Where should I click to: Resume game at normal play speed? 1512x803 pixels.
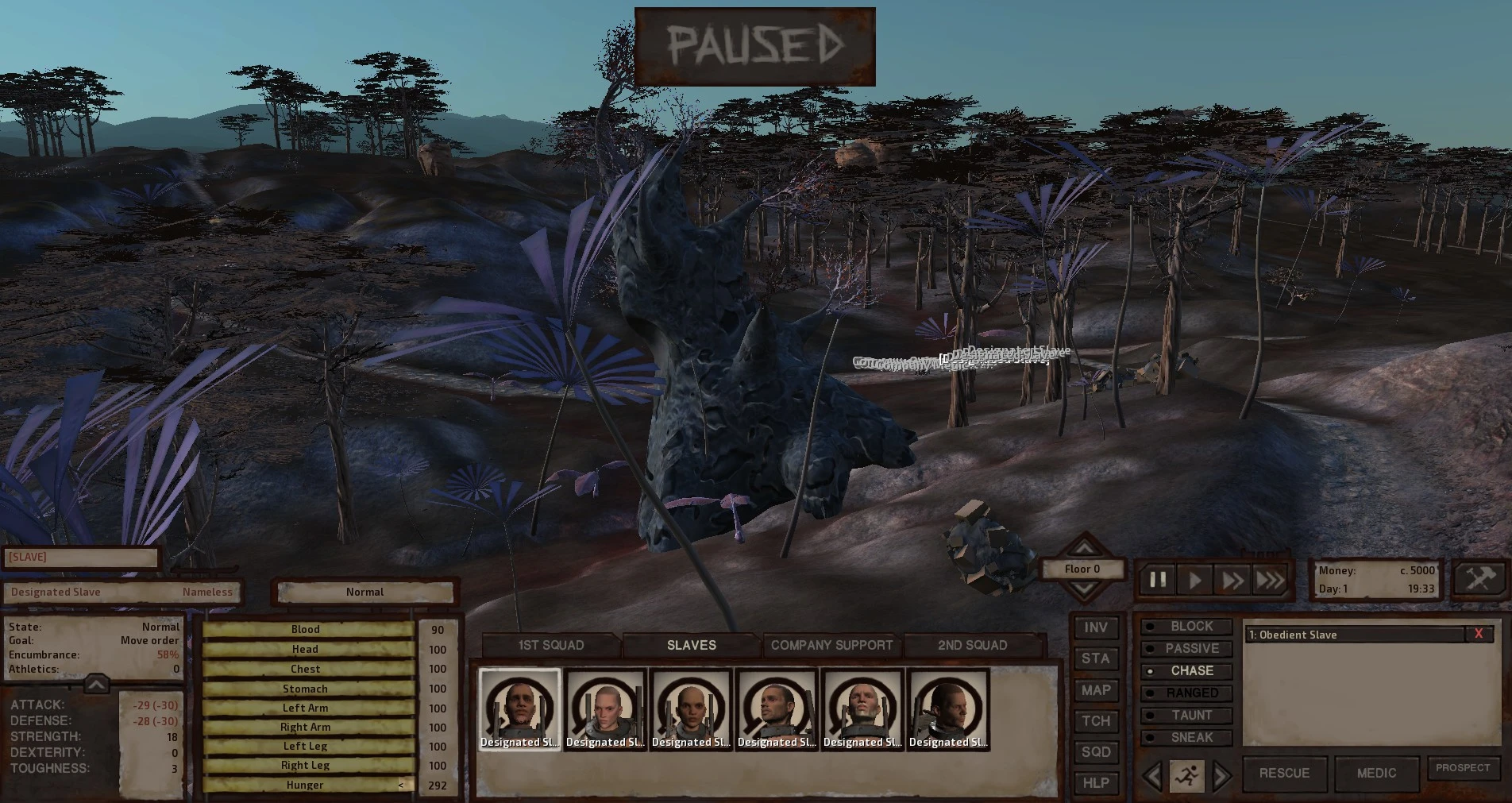tap(1195, 580)
